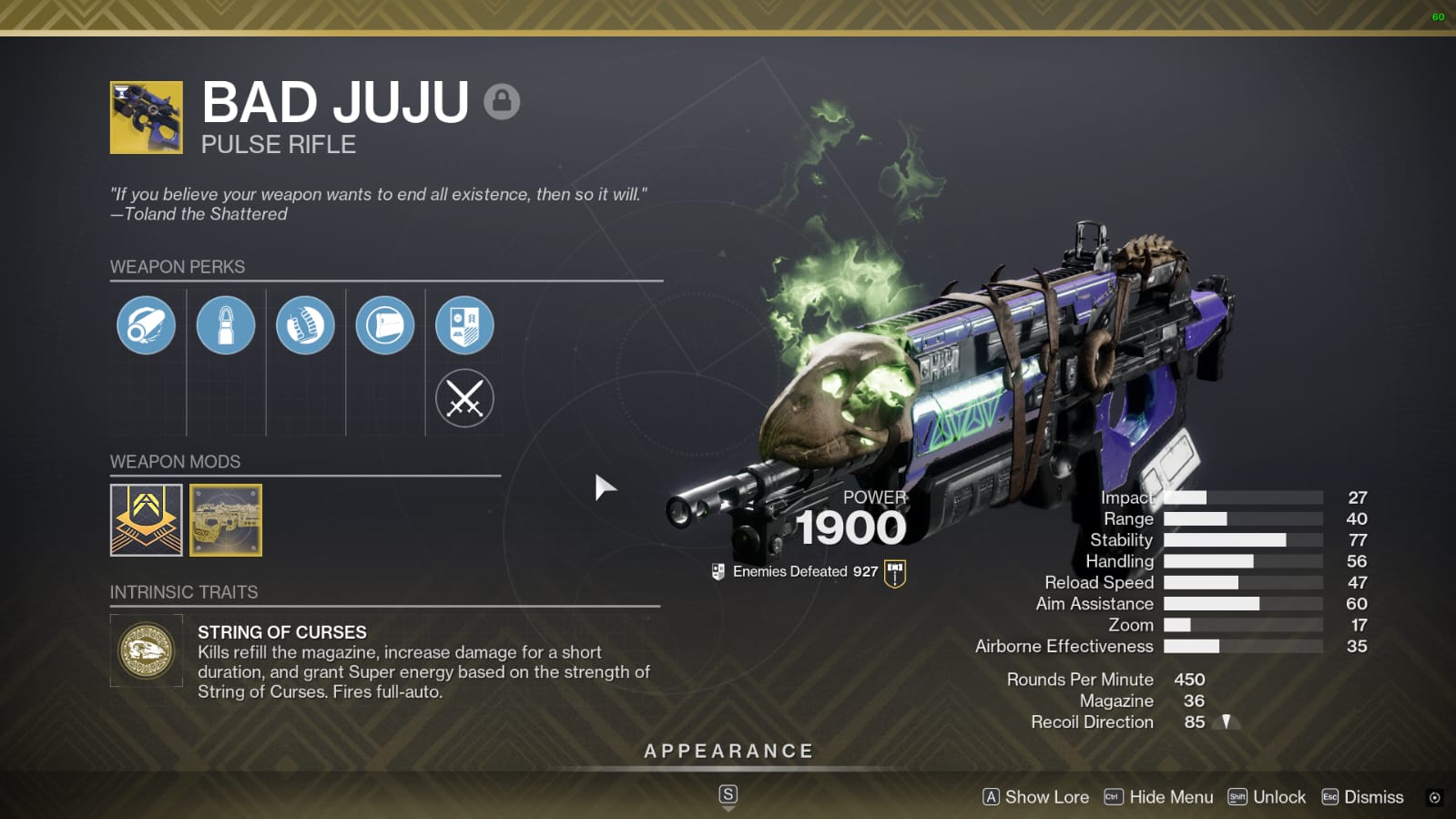Toggle the lock icon beside Bad Juju name
This screenshot has height=819, width=1456.
[500, 102]
